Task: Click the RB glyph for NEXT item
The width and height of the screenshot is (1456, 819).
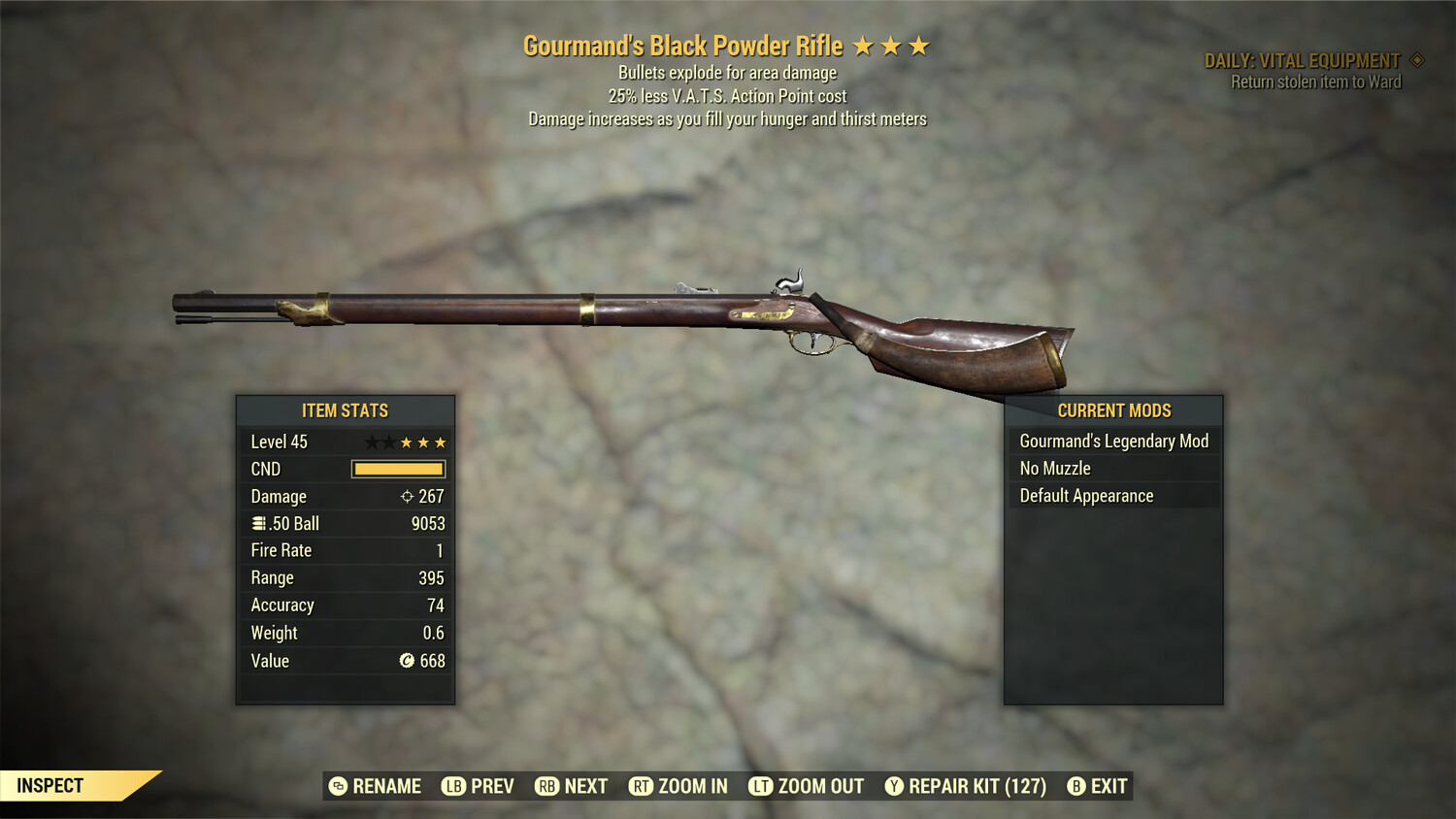Action: coord(546,786)
